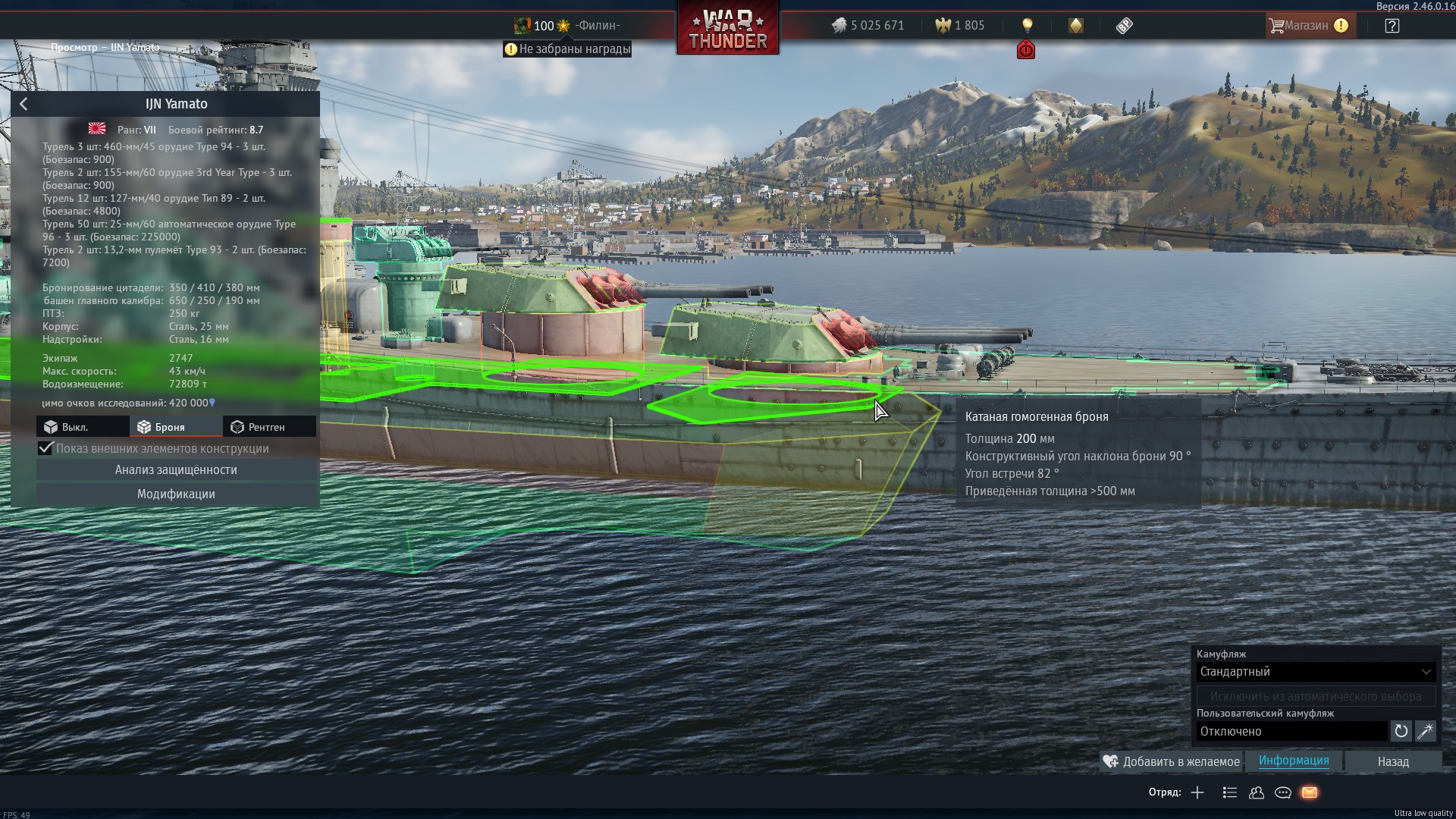The image size is (1456, 819).
Task: Open the Камуфляж dropdown set to Стандартный
Action: click(x=1316, y=672)
